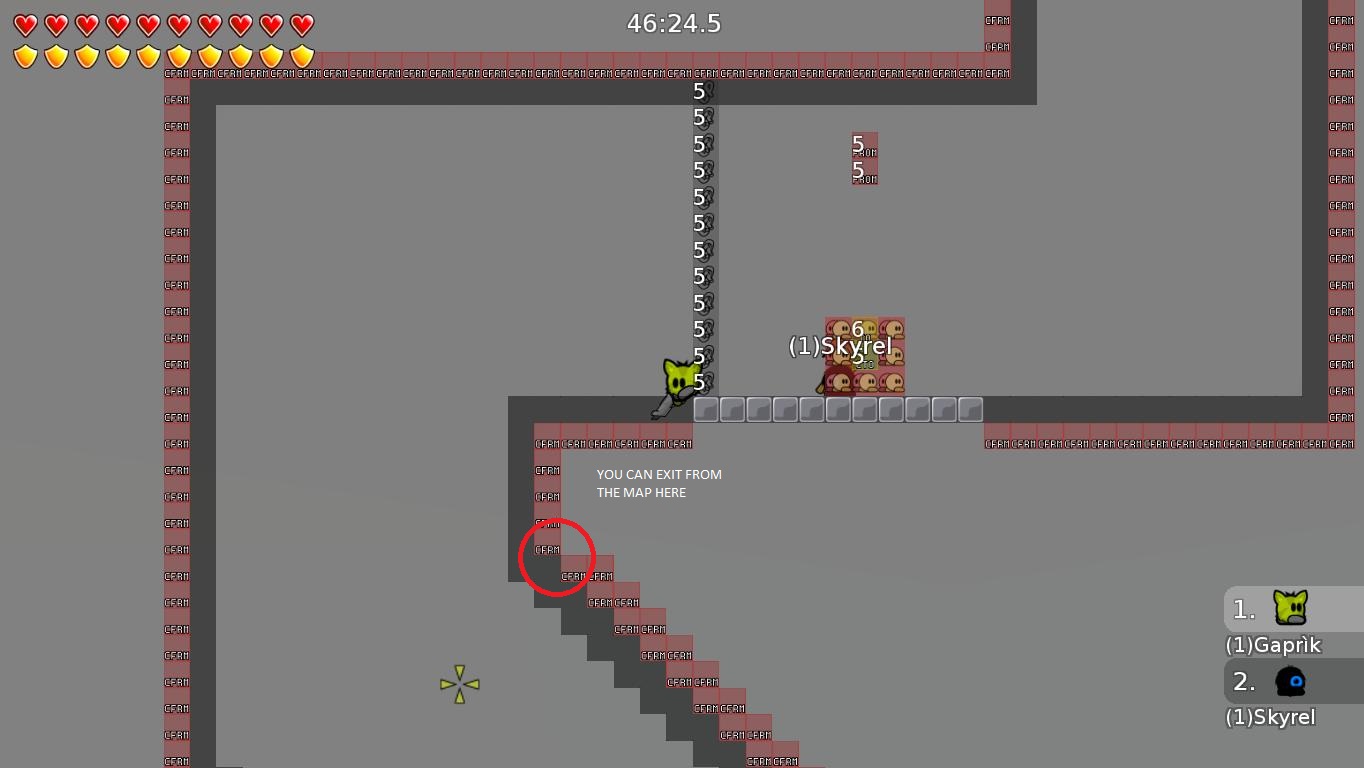Click the spinning yellow pickup near the bottom left
The width and height of the screenshot is (1364, 768).
(459, 684)
